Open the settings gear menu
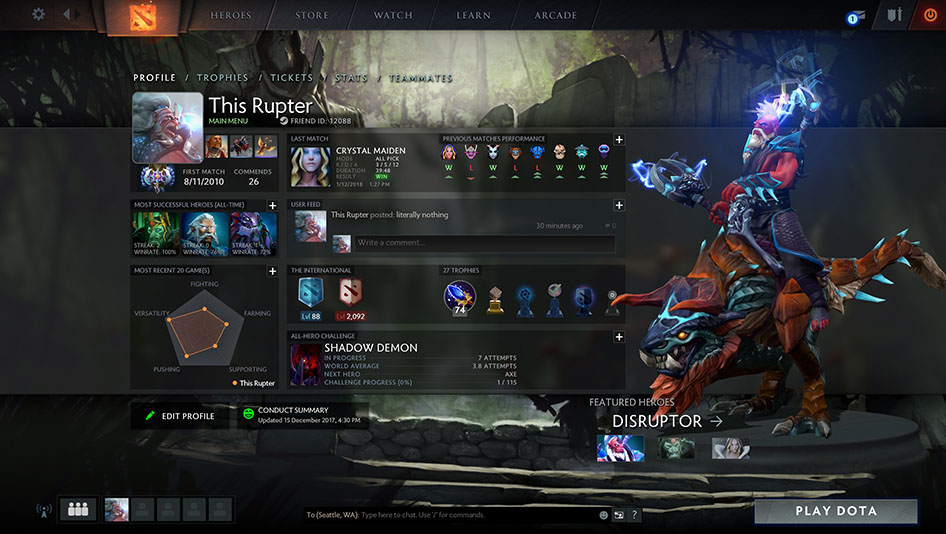 39,15
